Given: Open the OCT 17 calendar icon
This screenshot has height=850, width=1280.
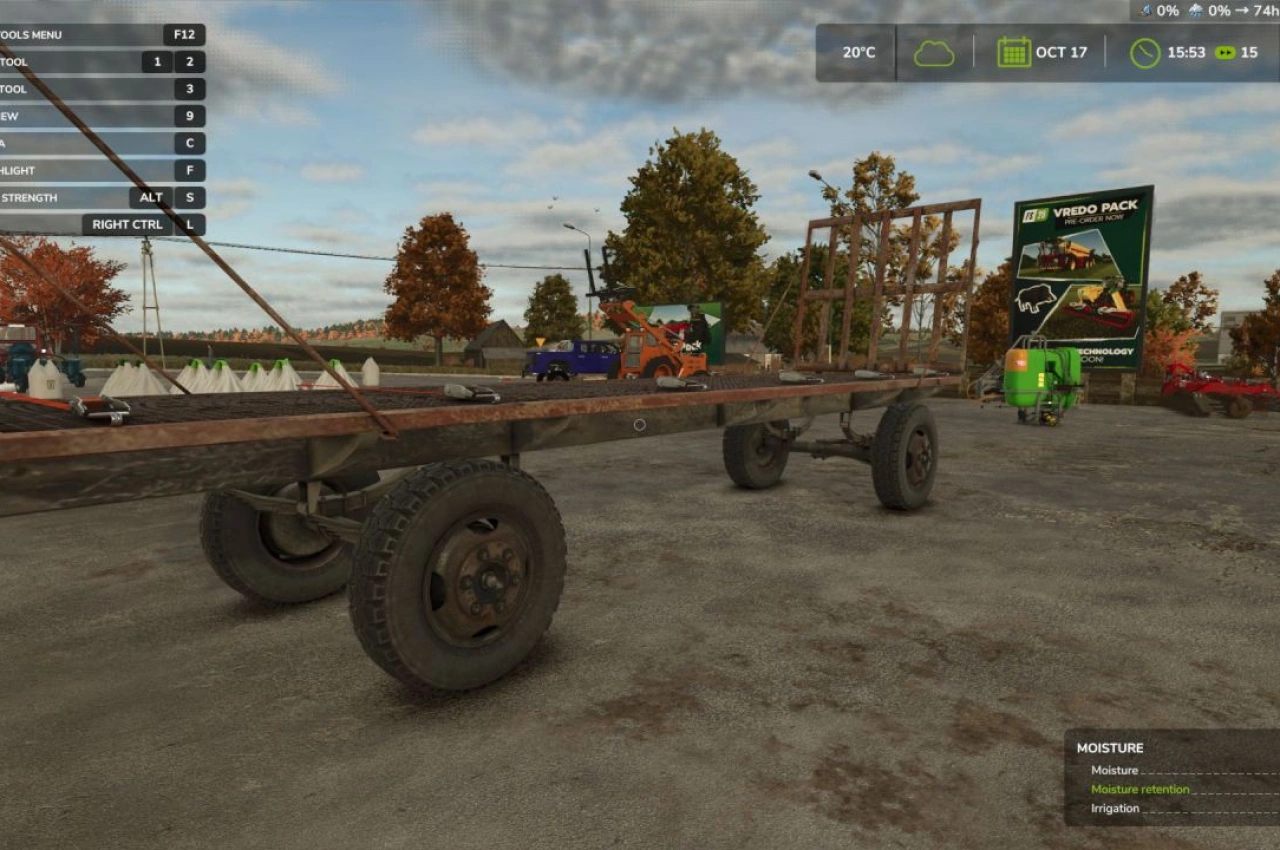Looking at the screenshot, I should tap(1014, 52).
